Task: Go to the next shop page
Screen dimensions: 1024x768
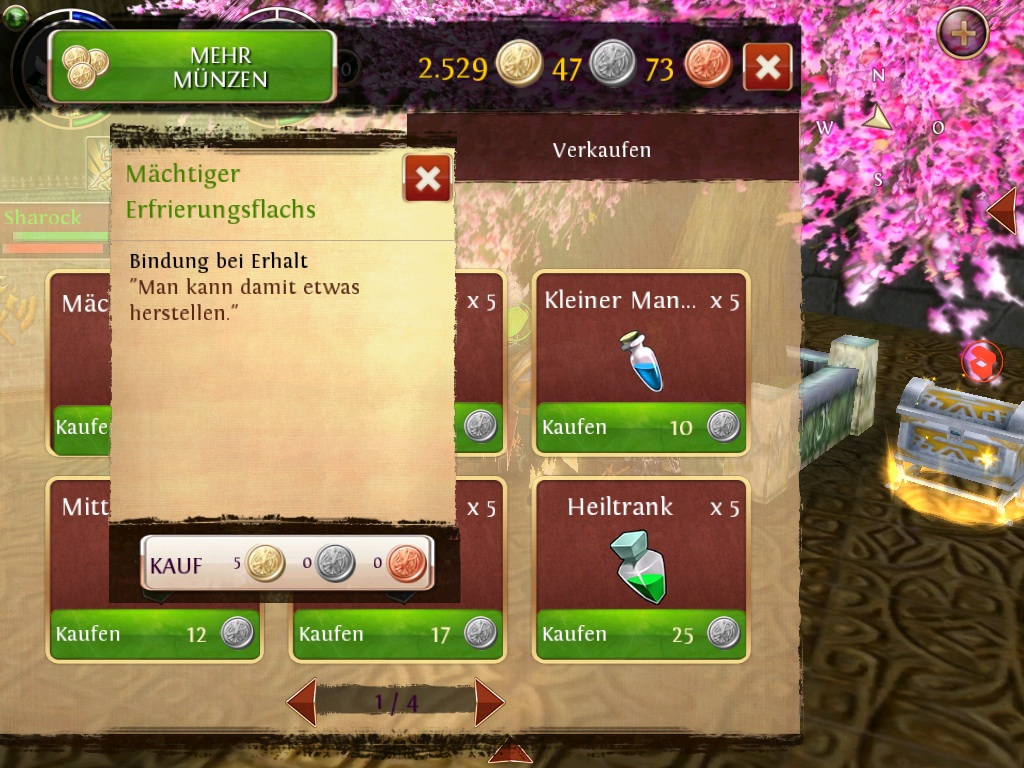Action: (x=488, y=702)
